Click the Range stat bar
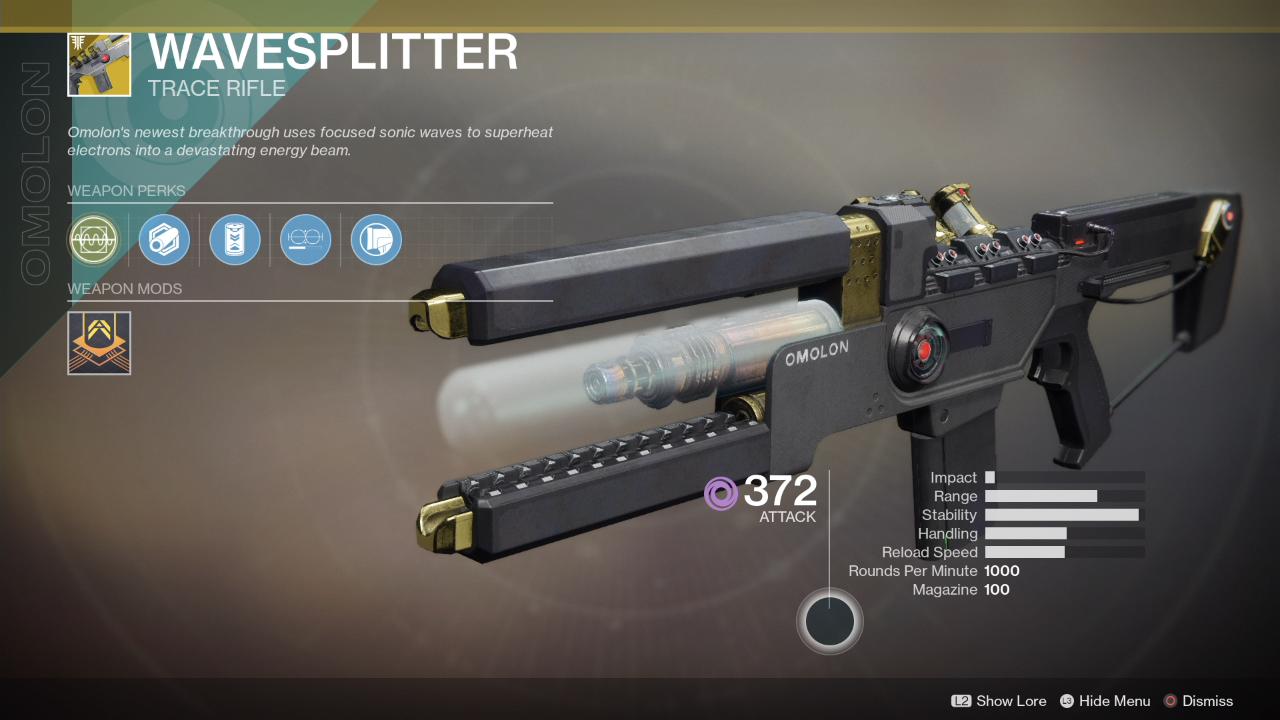 pyautogui.click(x=1042, y=495)
